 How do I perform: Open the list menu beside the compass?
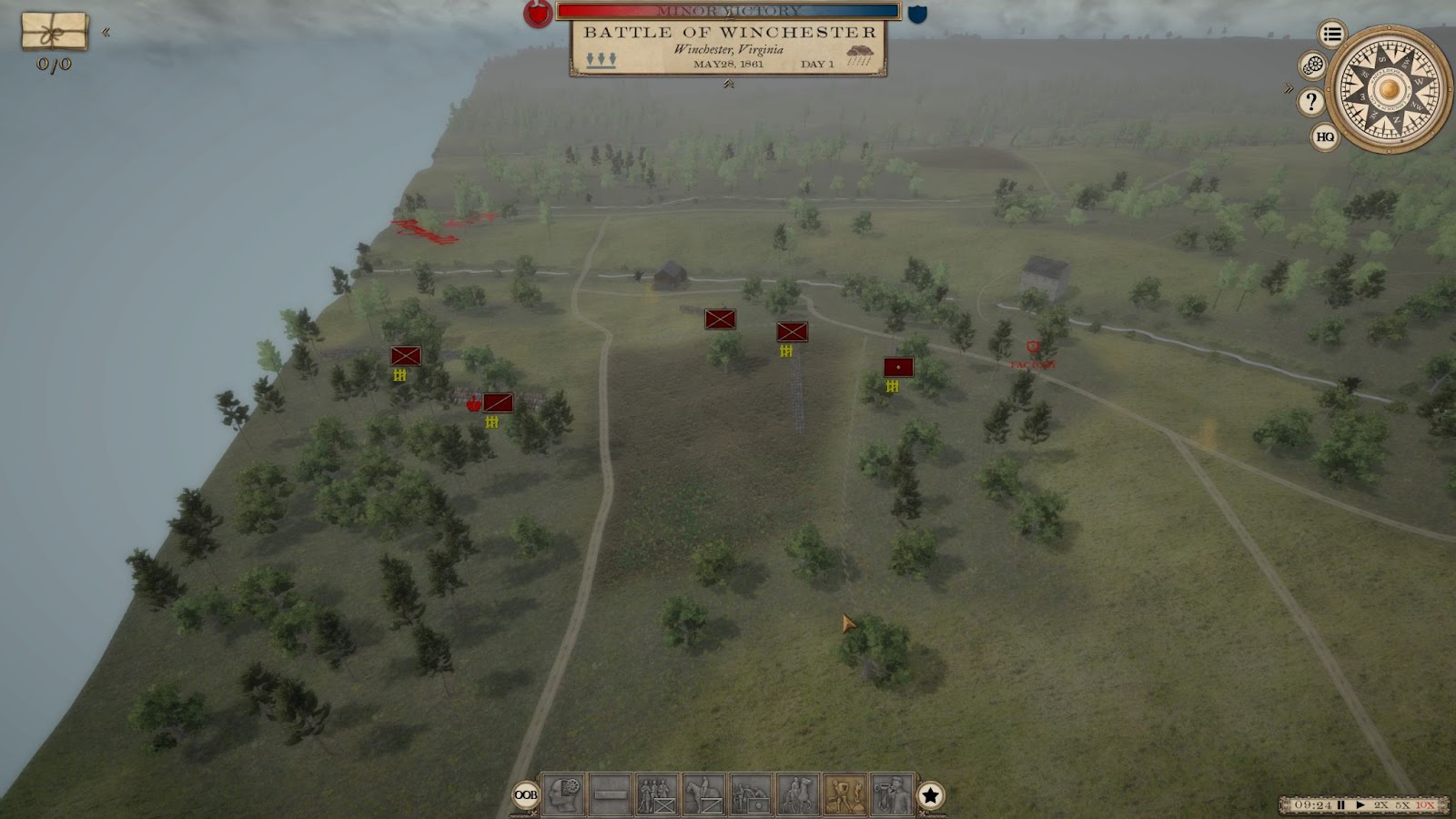[x=1332, y=35]
